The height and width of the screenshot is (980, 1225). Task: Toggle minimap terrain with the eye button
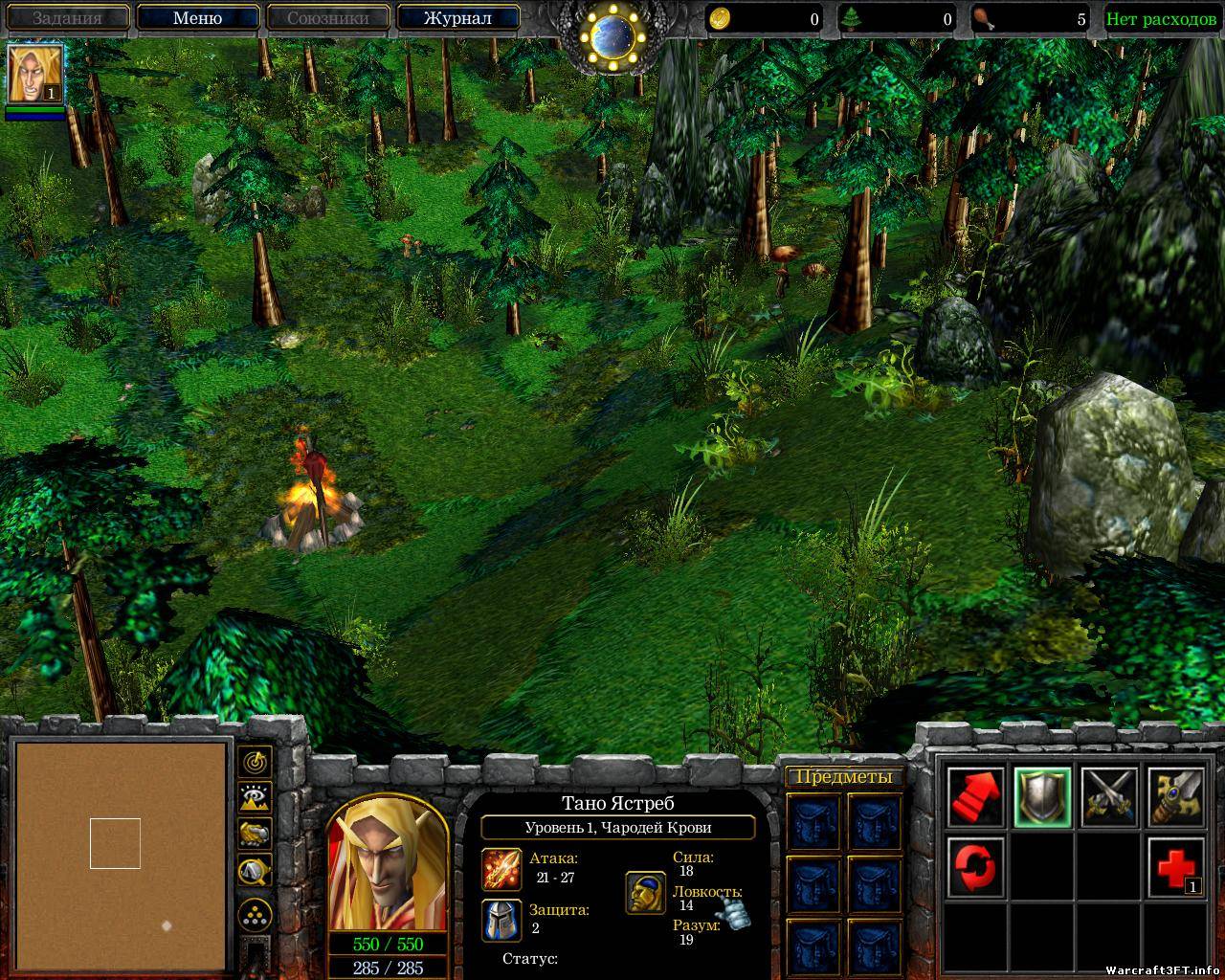pyautogui.click(x=255, y=797)
